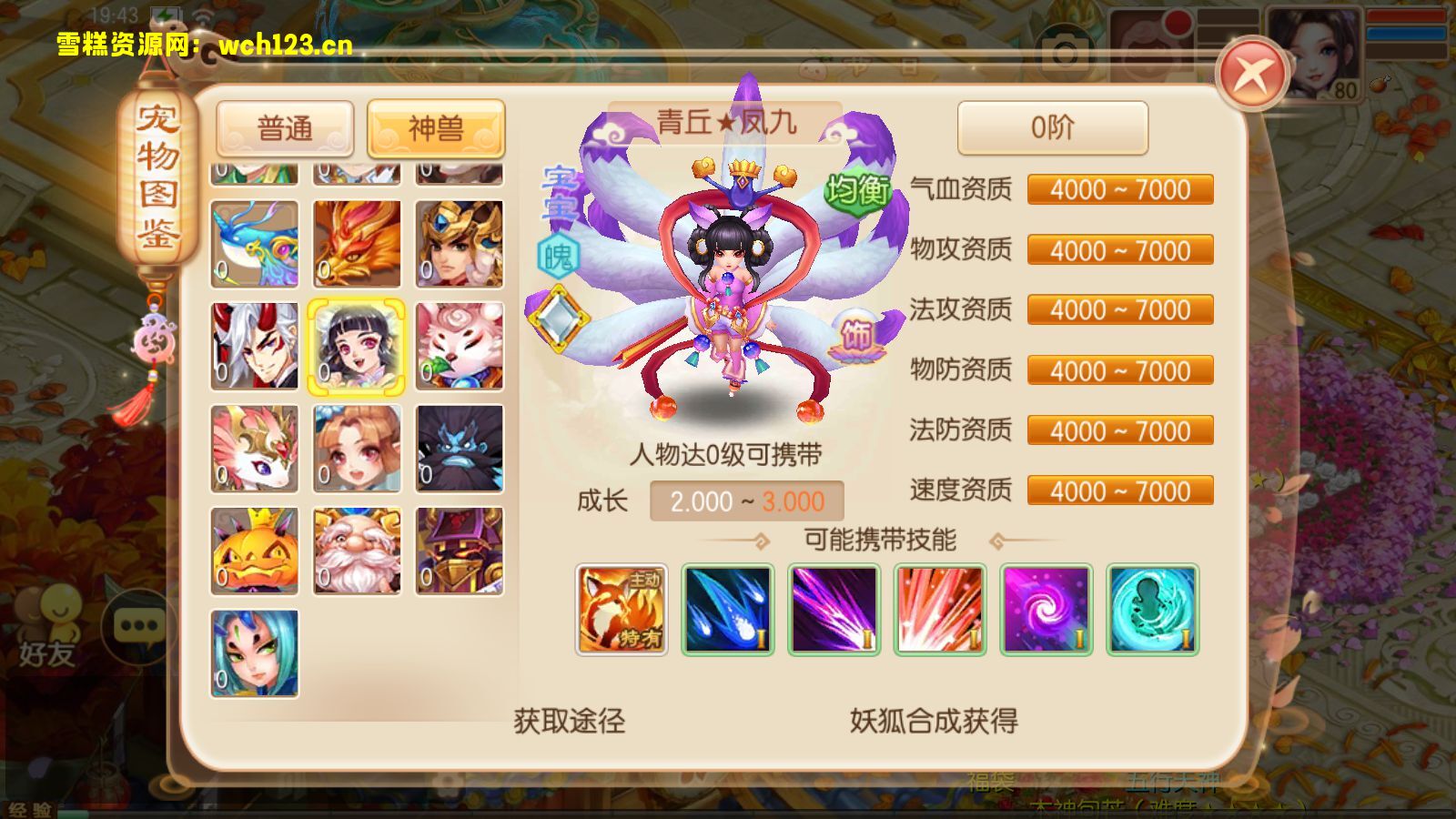Select the fox-head exclusive active skill icon

click(622, 610)
